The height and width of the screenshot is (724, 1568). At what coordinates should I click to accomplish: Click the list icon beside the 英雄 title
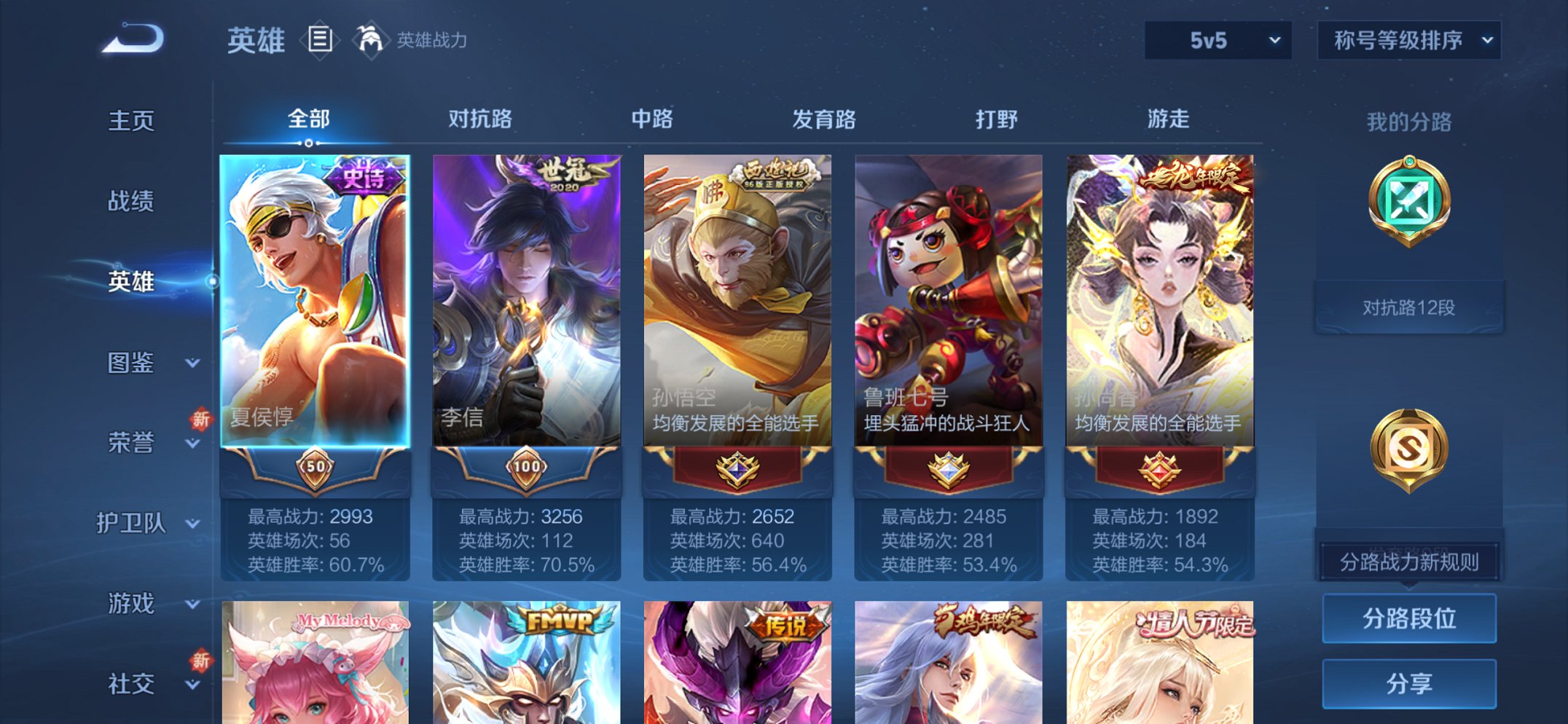click(319, 41)
